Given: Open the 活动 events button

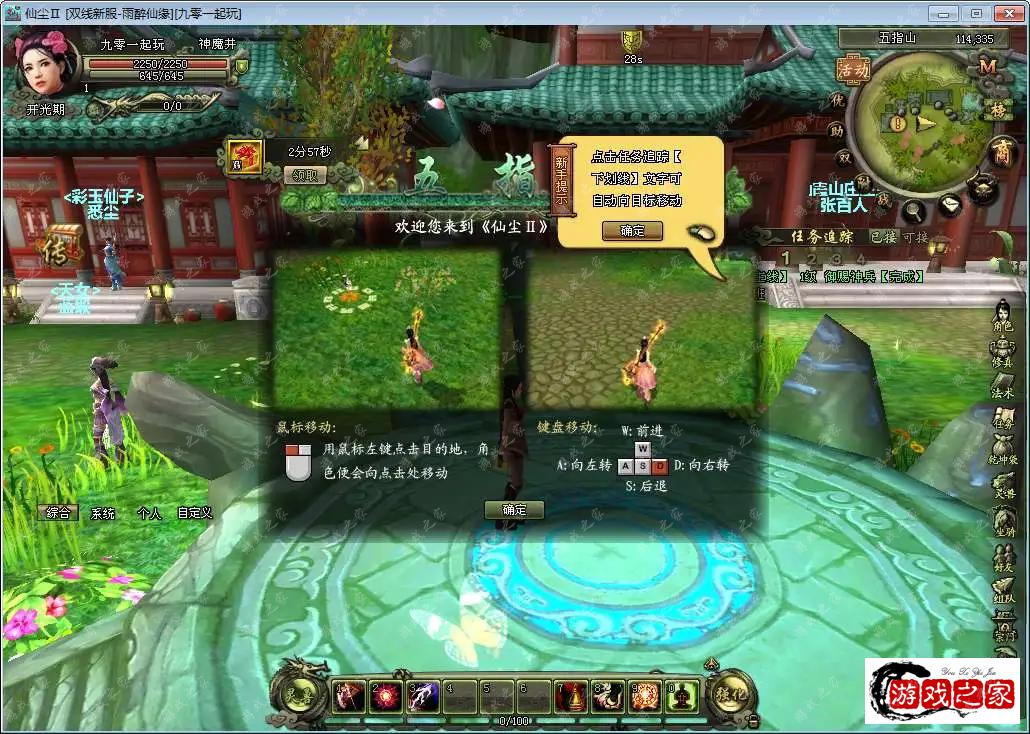Looking at the screenshot, I should coord(853,69).
